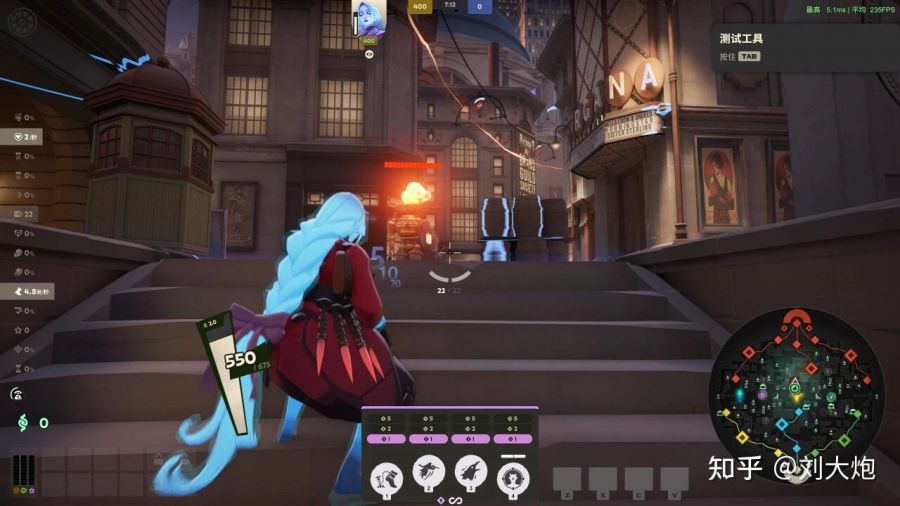Click the voice chat icon above souls
The width and height of the screenshot is (900, 506).
[x=17, y=395]
